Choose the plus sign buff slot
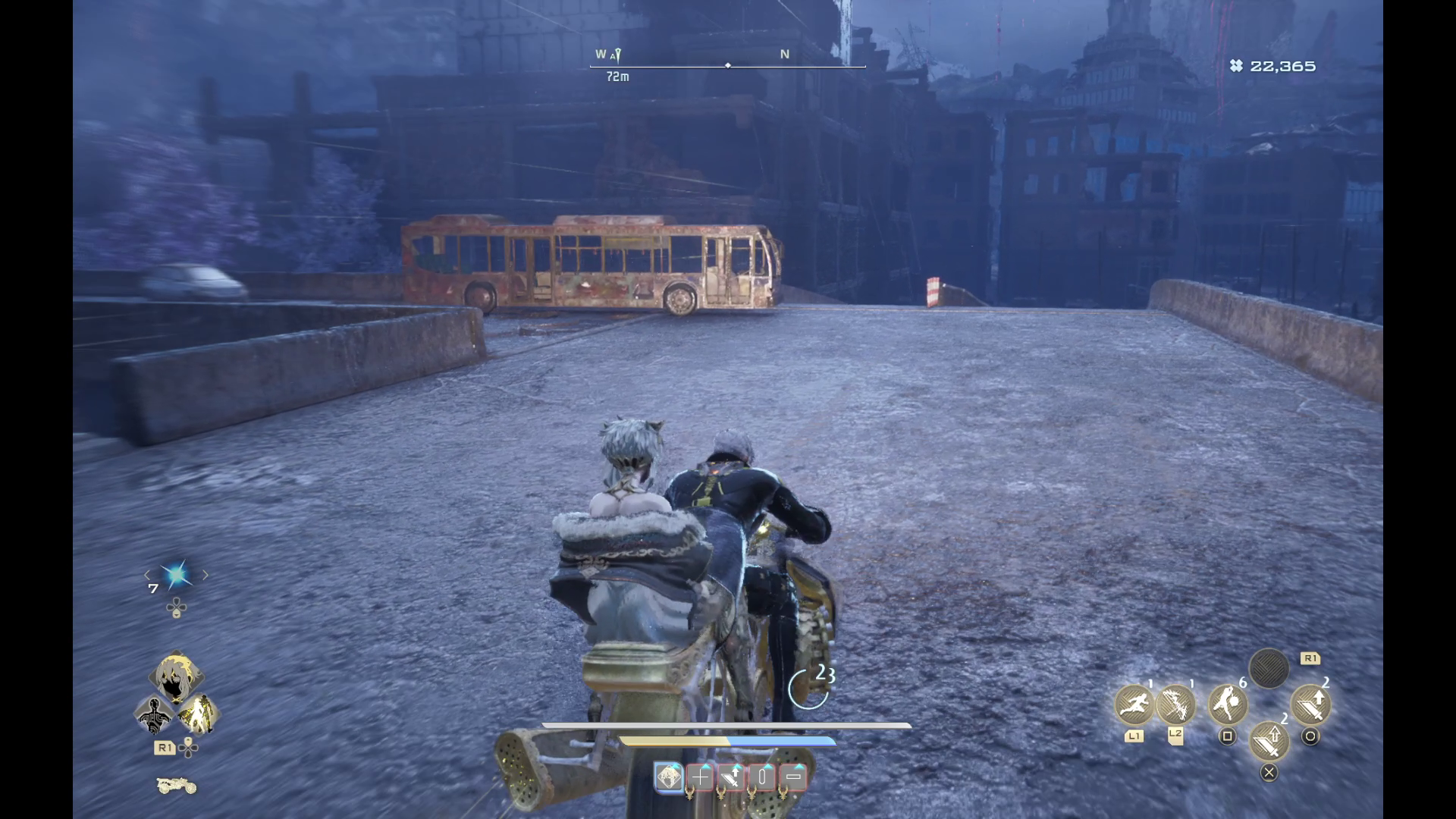1456x819 pixels. pyautogui.click(x=700, y=777)
